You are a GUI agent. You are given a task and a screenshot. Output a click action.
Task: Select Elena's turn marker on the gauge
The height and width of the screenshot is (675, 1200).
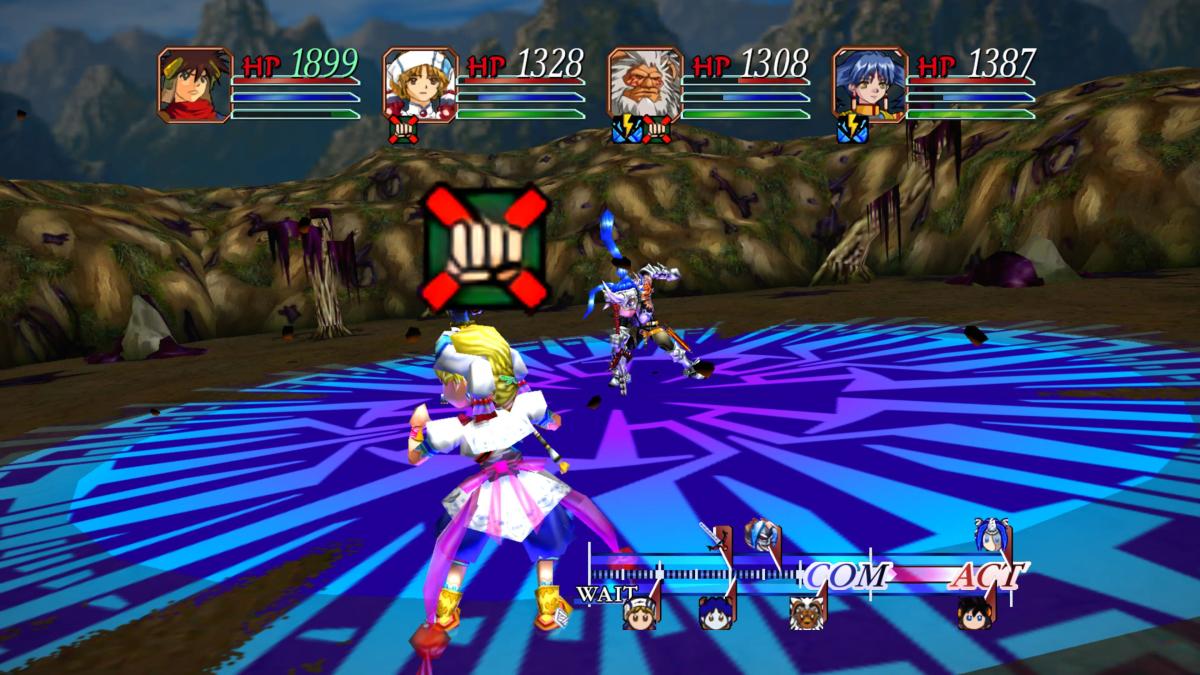coord(639,609)
